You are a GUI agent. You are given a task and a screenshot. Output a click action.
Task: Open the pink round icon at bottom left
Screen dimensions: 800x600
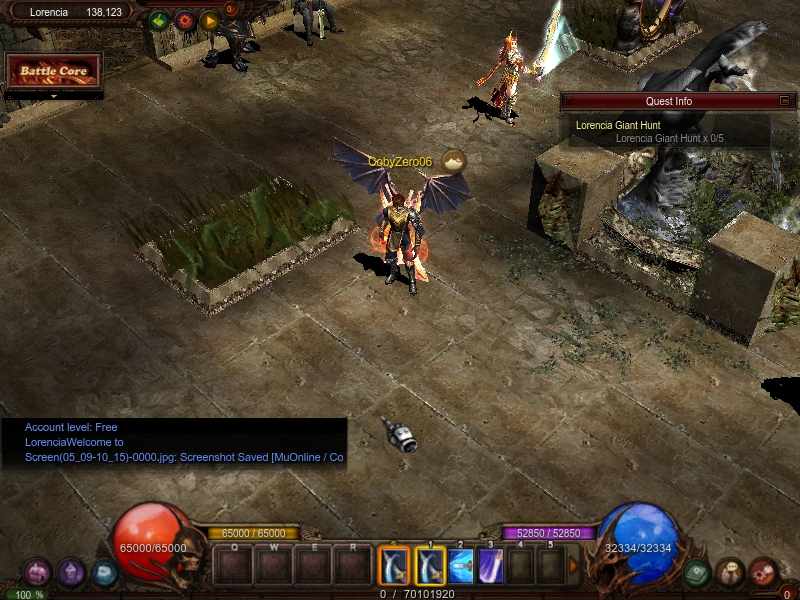tap(37, 572)
